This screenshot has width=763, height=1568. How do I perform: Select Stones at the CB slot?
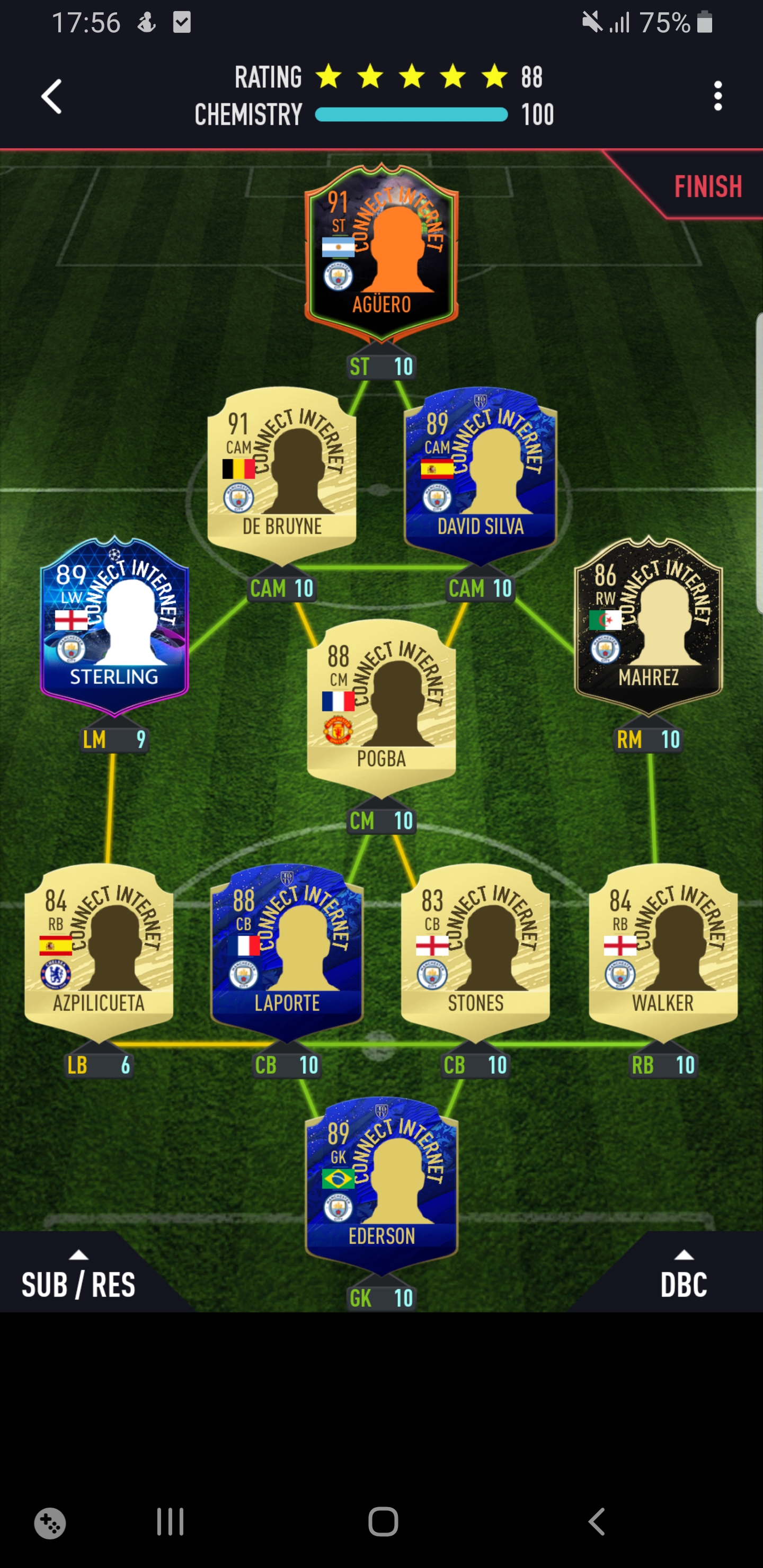pyautogui.click(x=474, y=950)
